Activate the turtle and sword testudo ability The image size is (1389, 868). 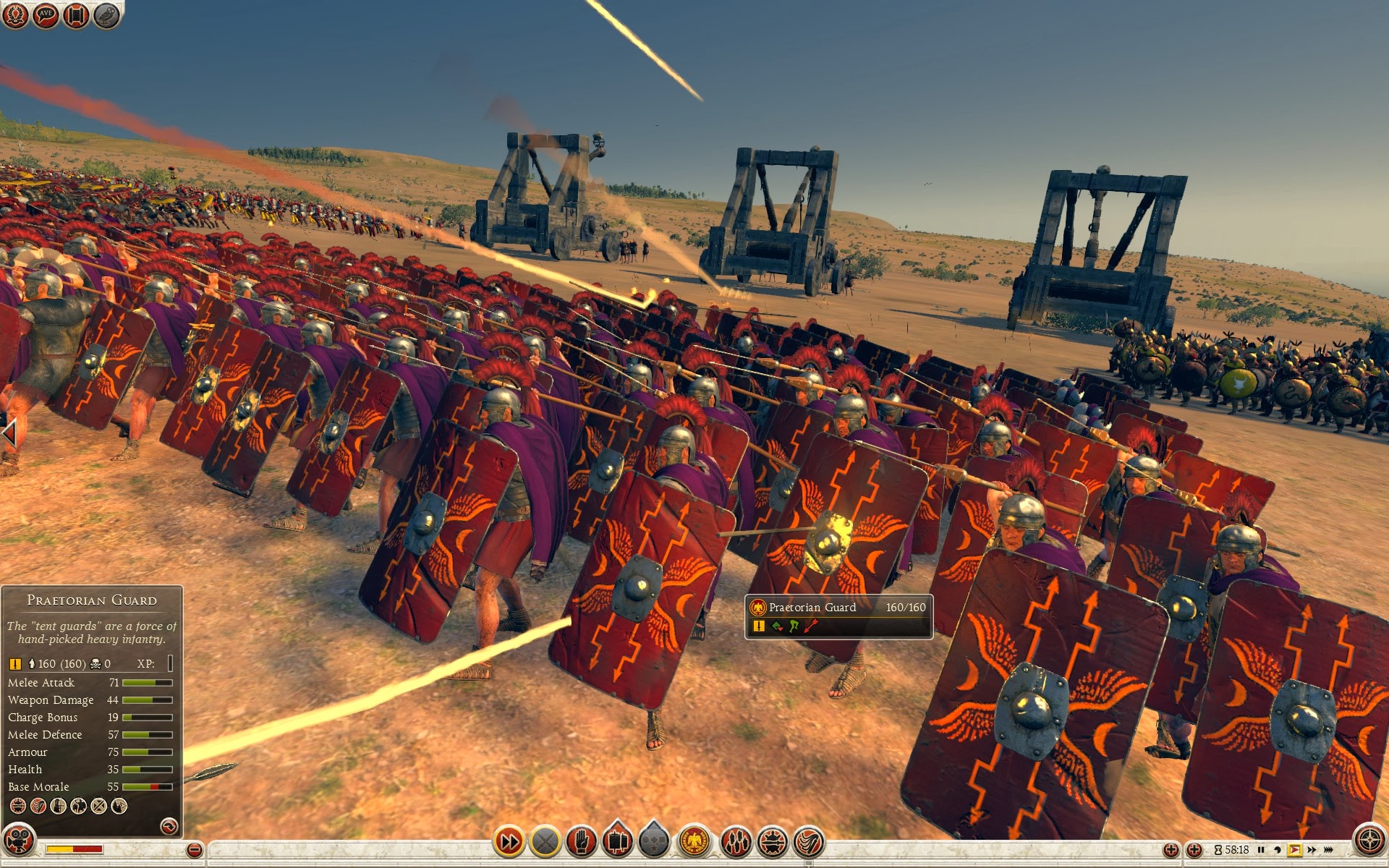[773, 841]
